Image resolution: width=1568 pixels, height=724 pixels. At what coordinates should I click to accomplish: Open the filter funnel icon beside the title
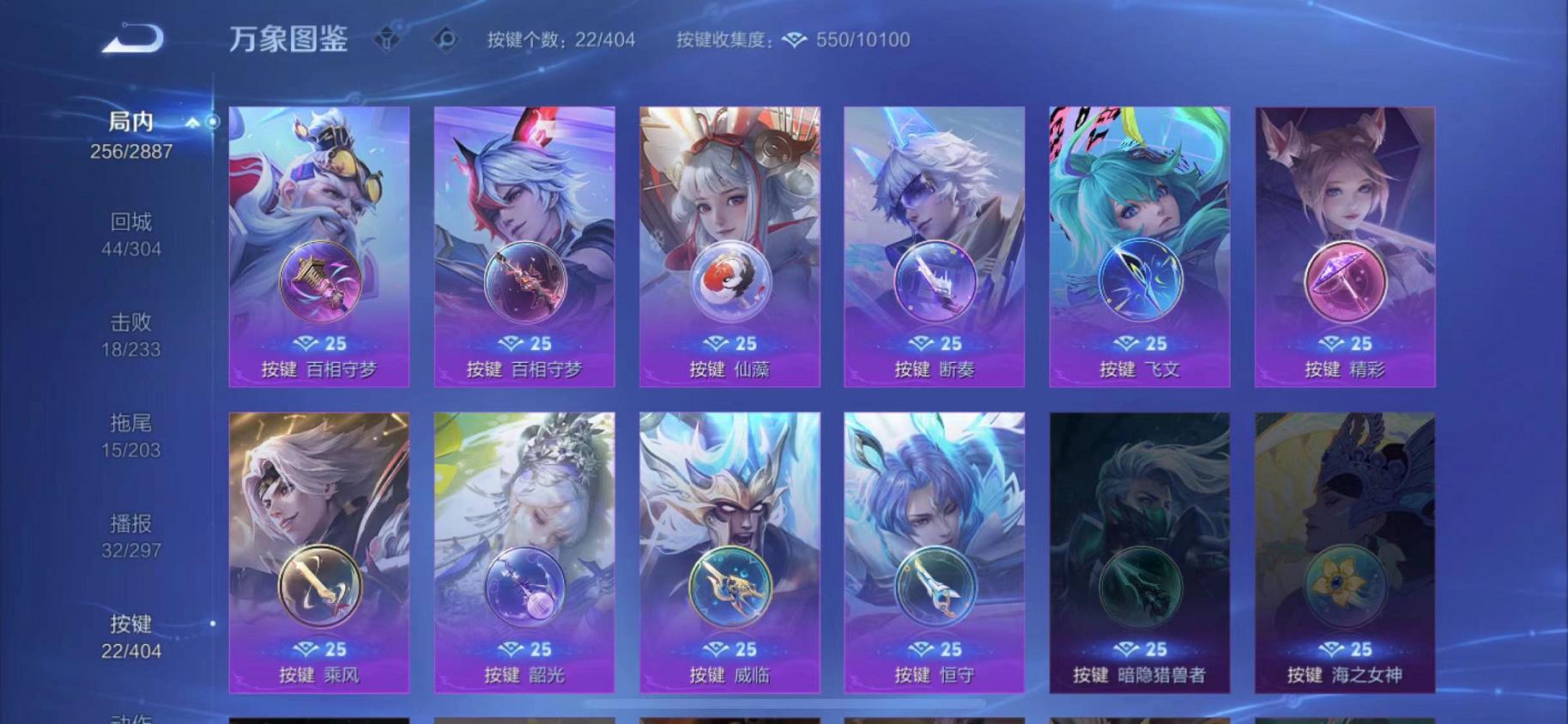387,39
